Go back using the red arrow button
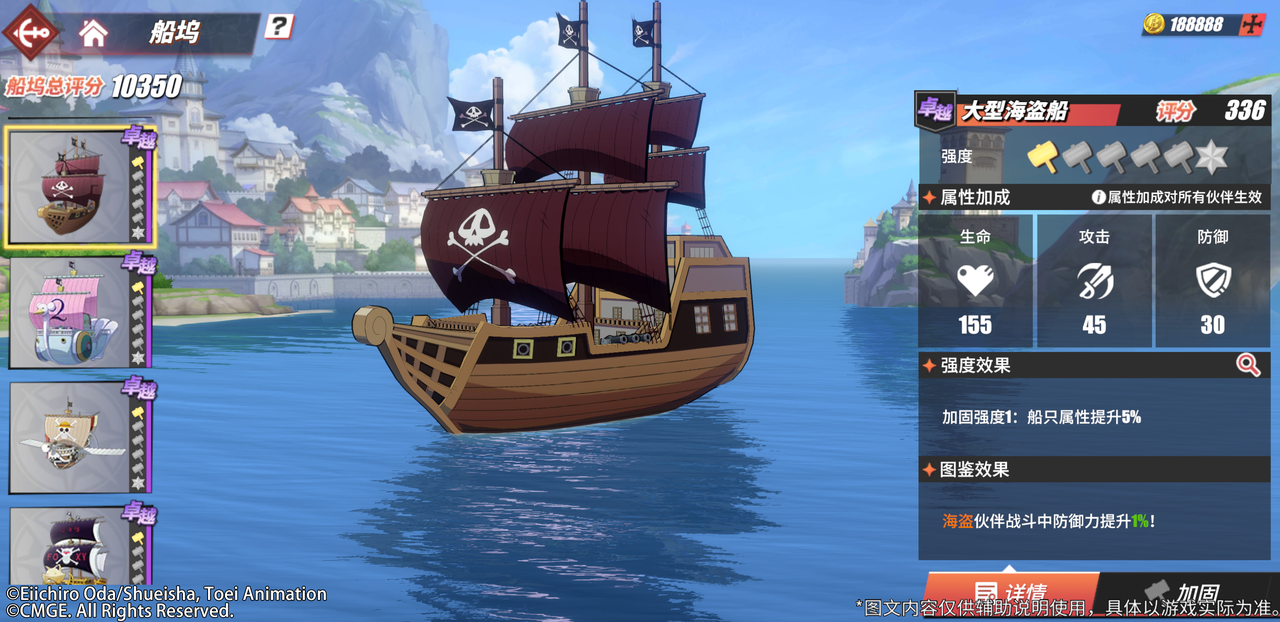The height and width of the screenshot is (622, 1280). [x=32, y=32]
